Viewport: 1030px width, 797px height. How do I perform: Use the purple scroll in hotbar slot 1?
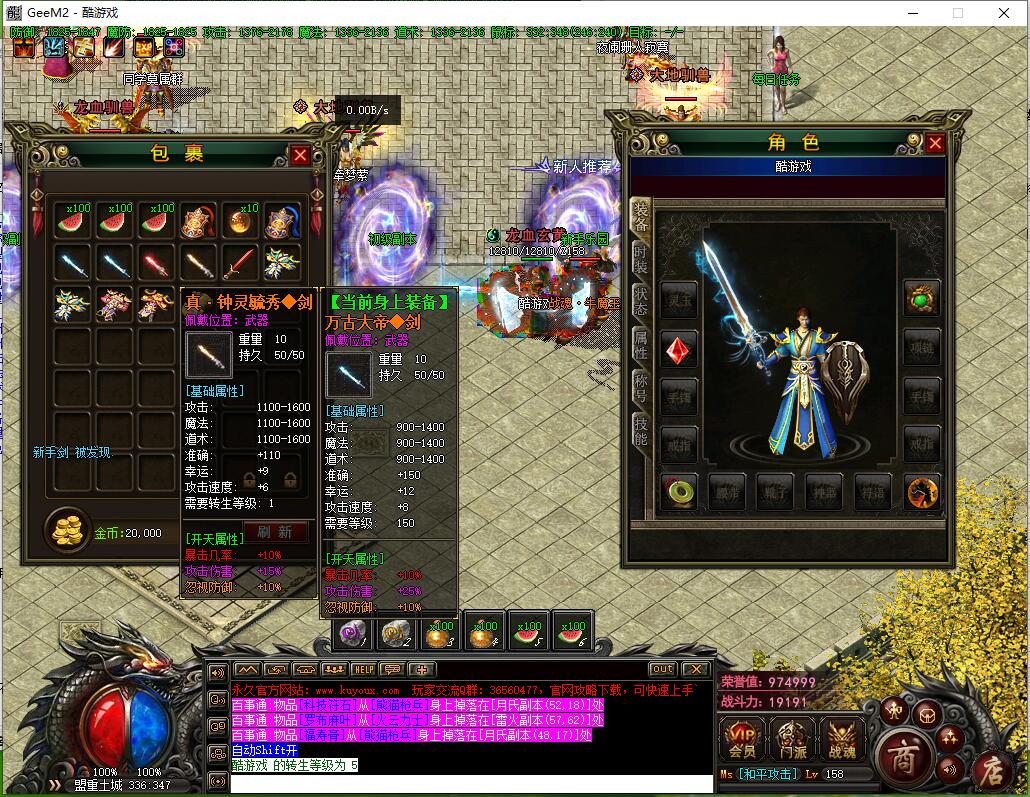tap(353, 633)
